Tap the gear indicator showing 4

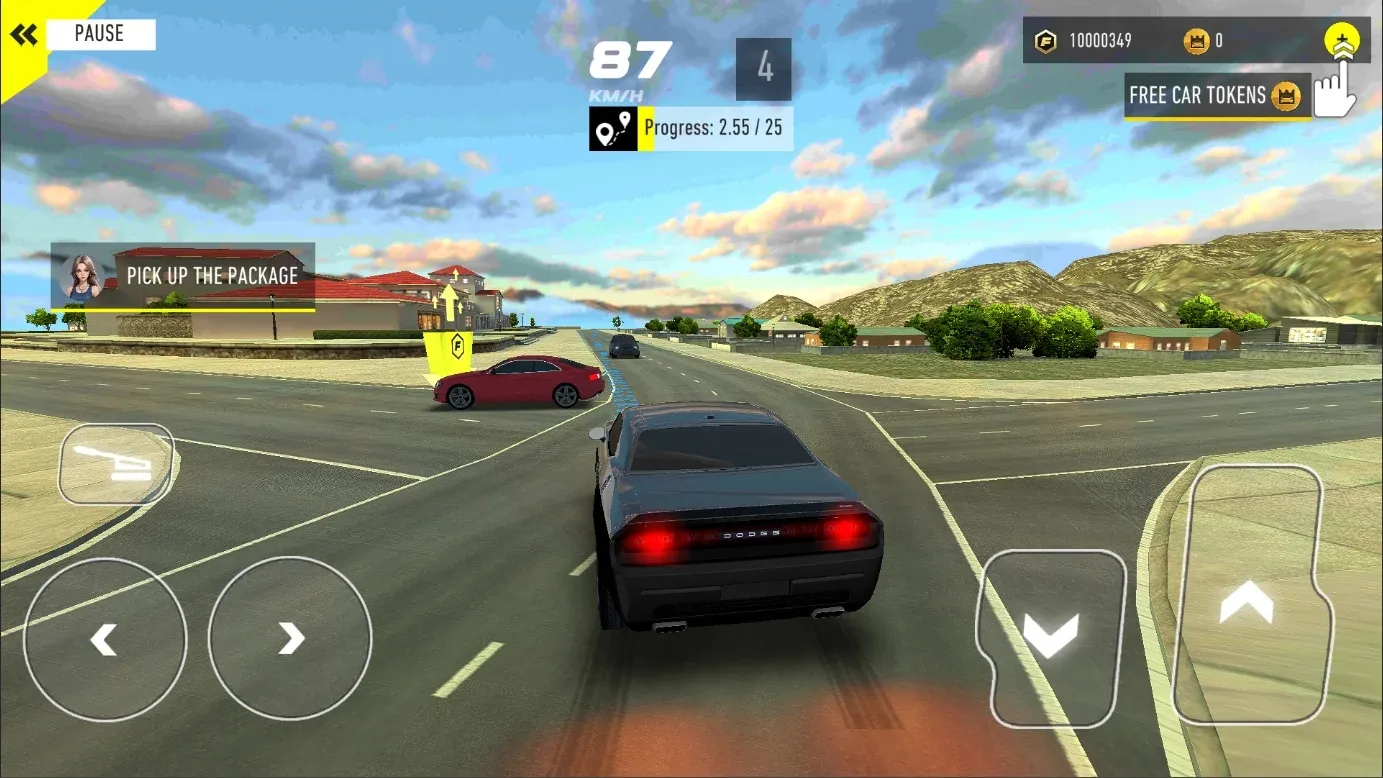pyautogui.click(x=762, y=70)
